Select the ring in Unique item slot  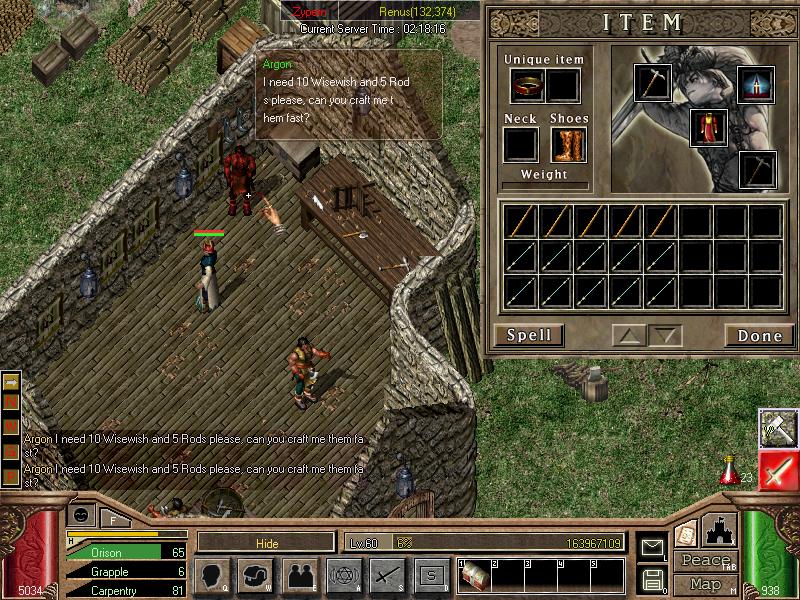pyautogui.click(x=525, y=86)
